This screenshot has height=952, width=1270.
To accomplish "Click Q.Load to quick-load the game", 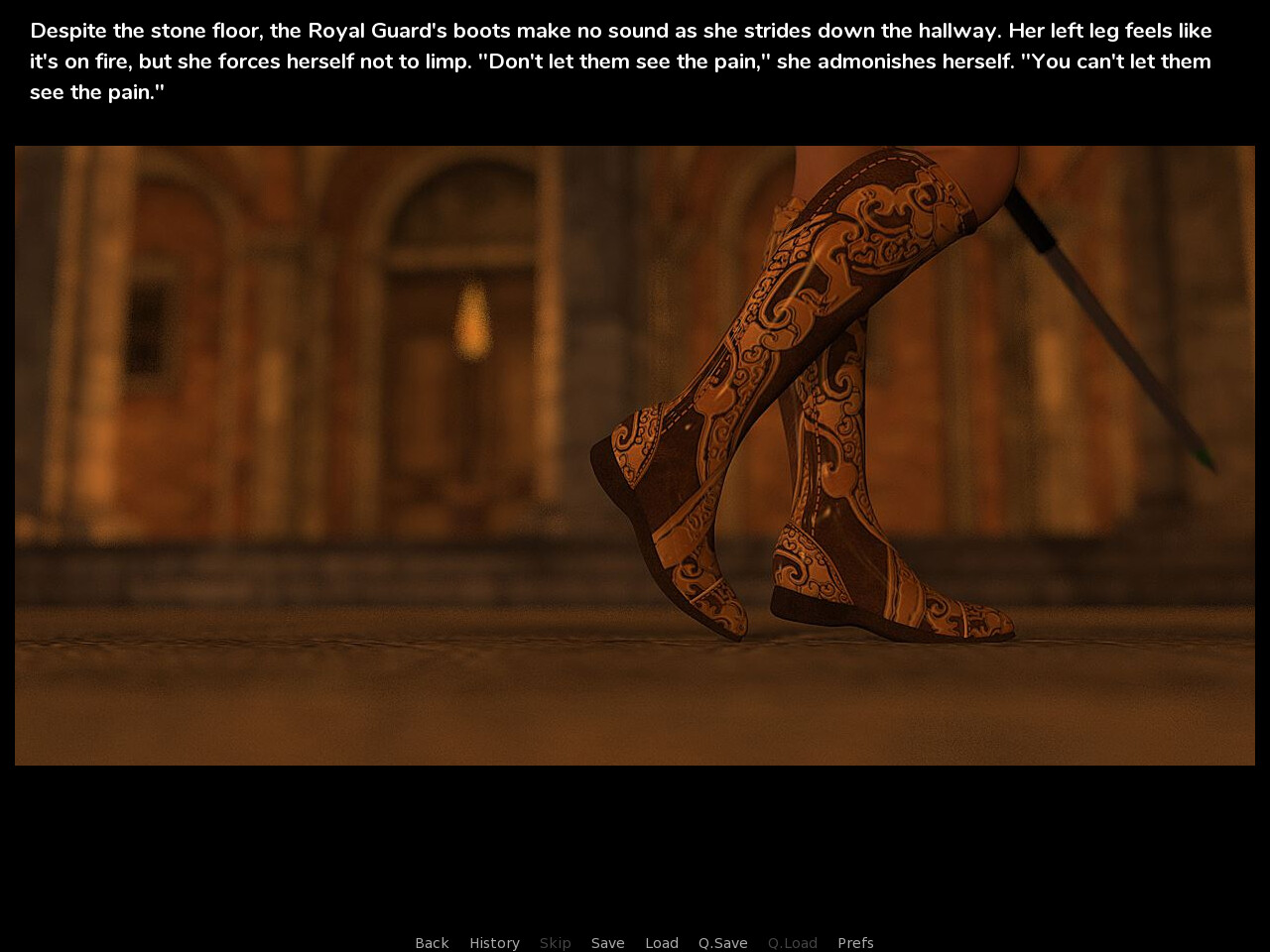I will click(792, 942).
